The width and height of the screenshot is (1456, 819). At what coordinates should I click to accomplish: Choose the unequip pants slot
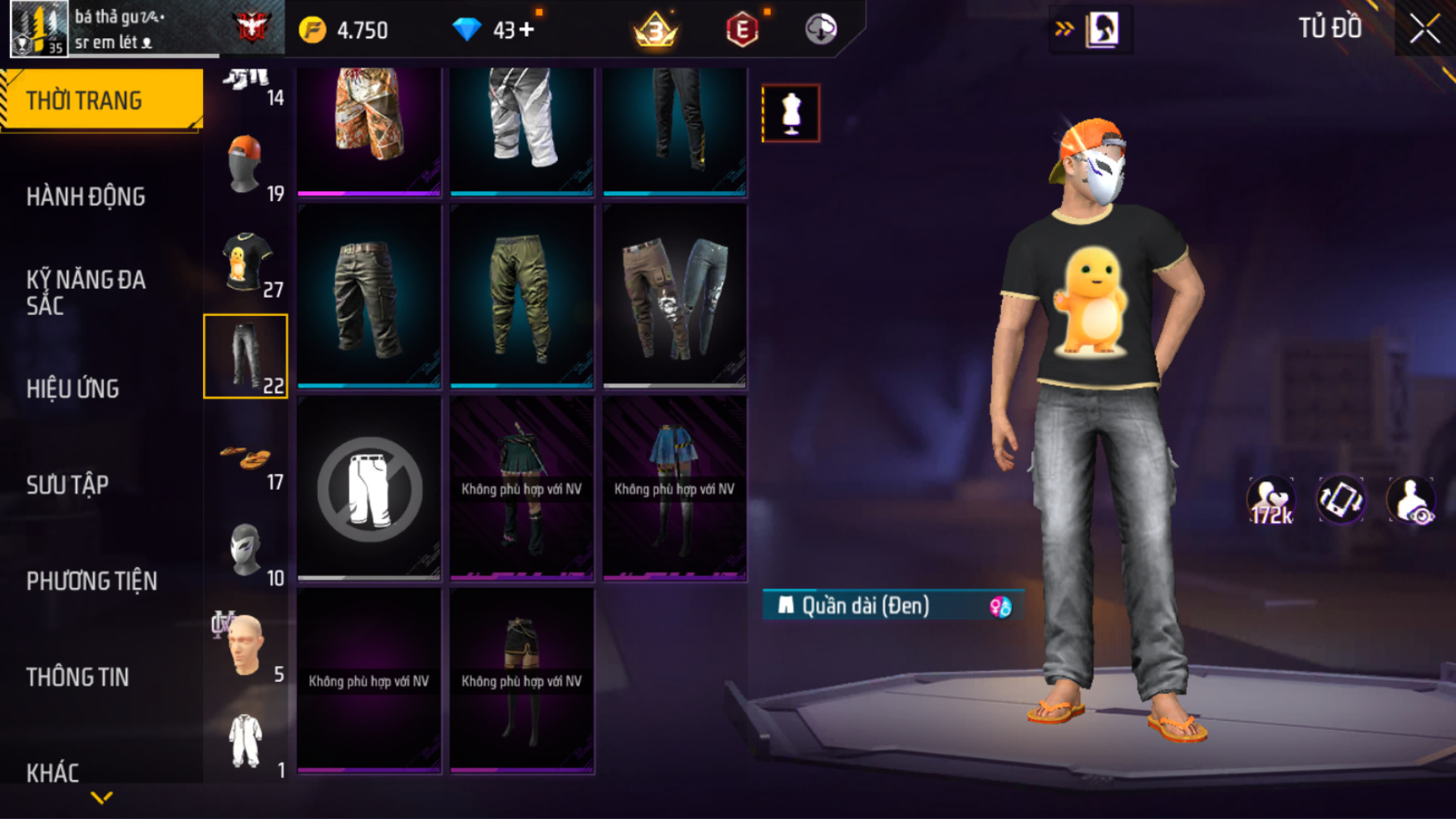click(369, 489)
